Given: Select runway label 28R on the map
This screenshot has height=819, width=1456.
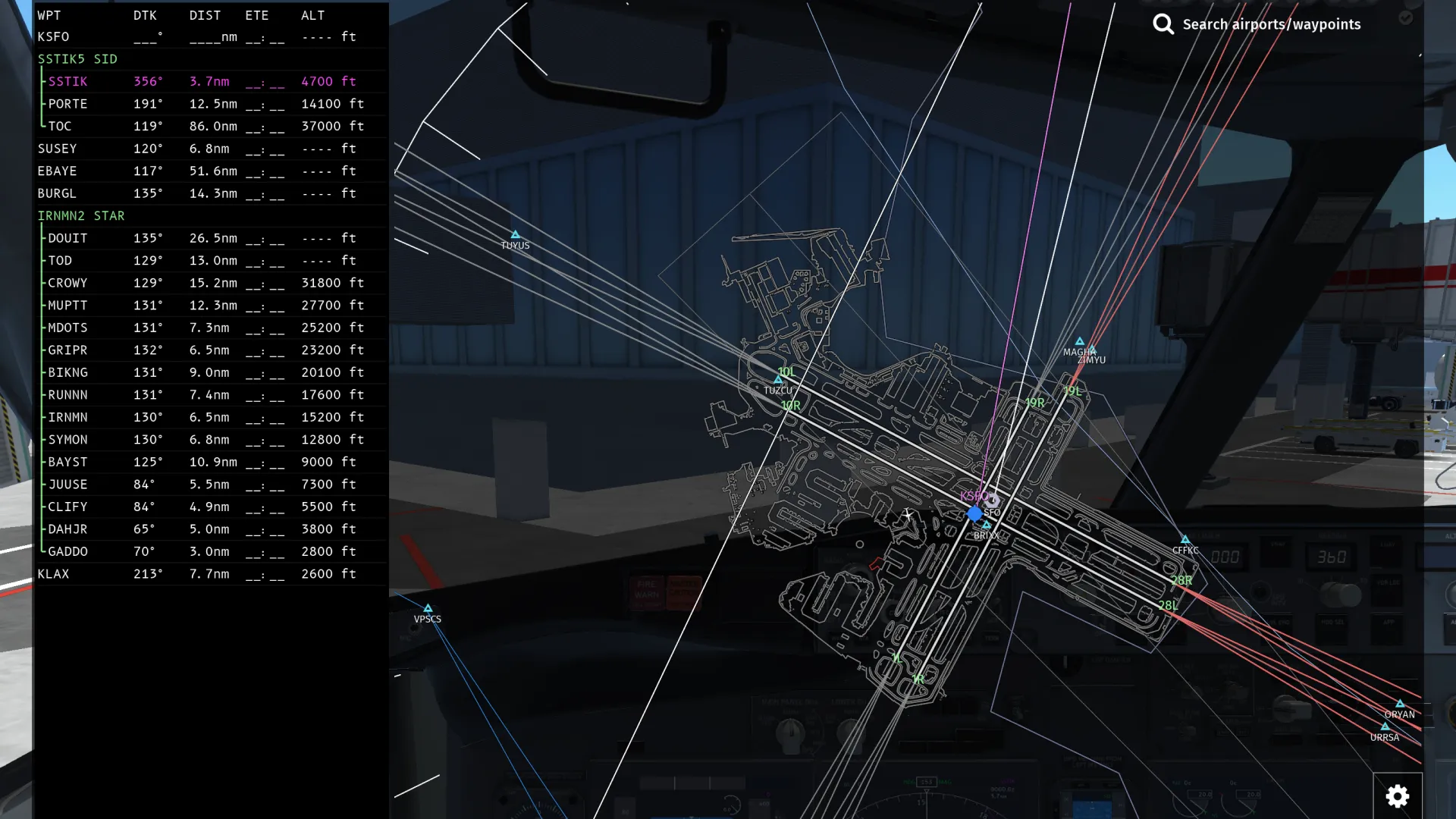Looking at the screenshot, I should [x=1181, y=579].
